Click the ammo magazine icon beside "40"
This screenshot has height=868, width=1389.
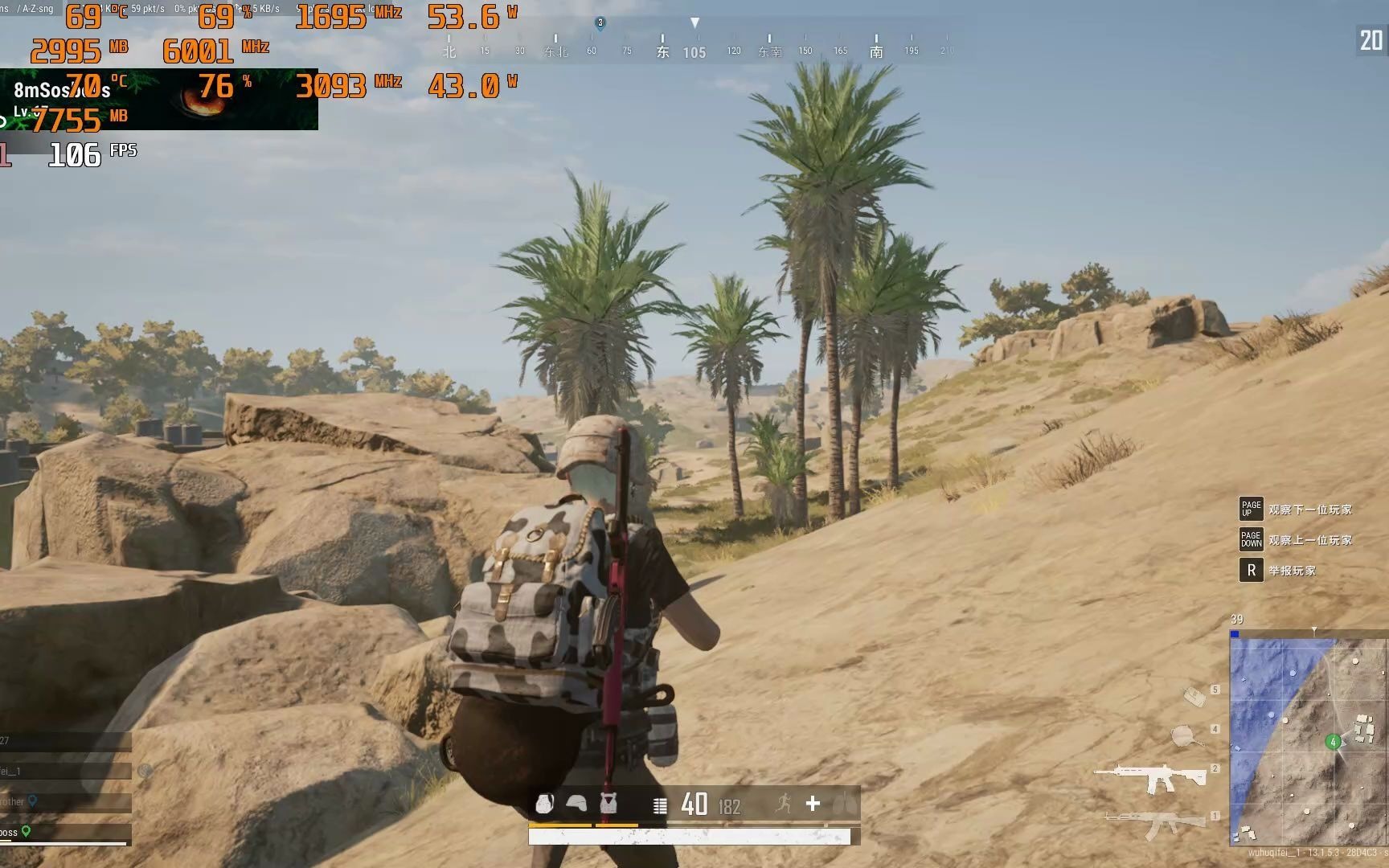click(x=659, y=805)
